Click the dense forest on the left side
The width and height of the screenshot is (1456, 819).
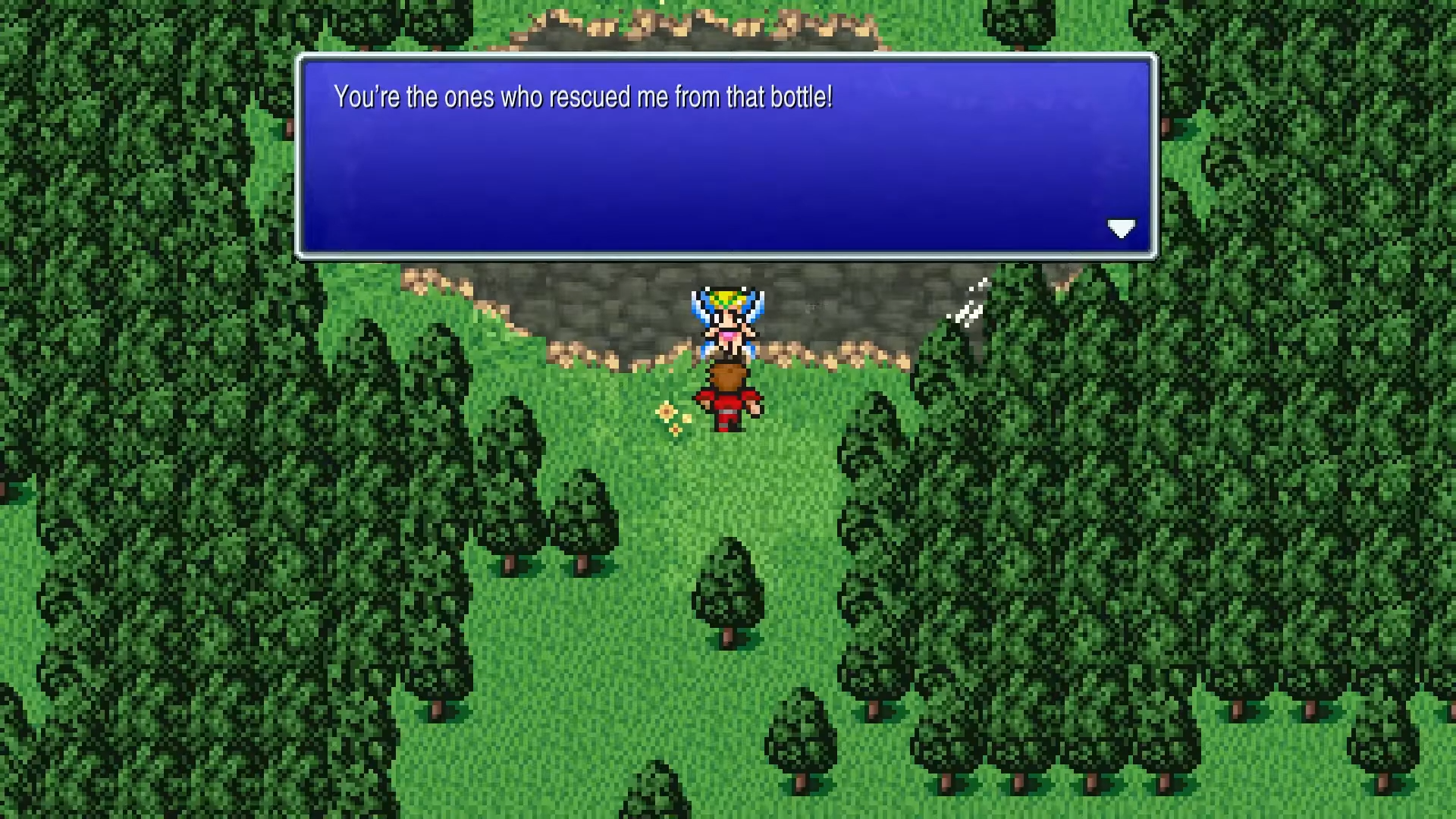[114, 455]
